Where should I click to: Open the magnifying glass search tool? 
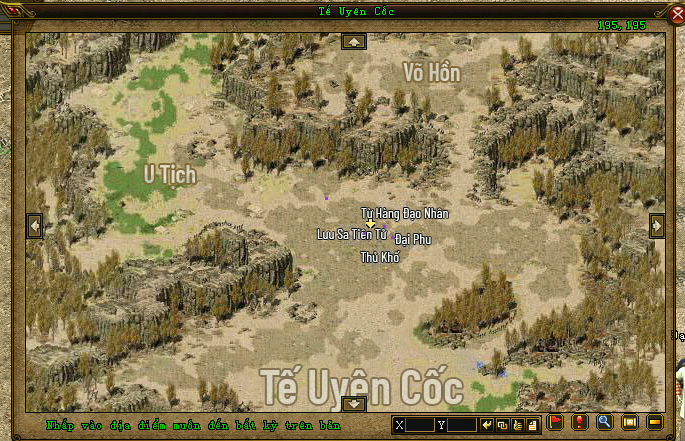604,423
